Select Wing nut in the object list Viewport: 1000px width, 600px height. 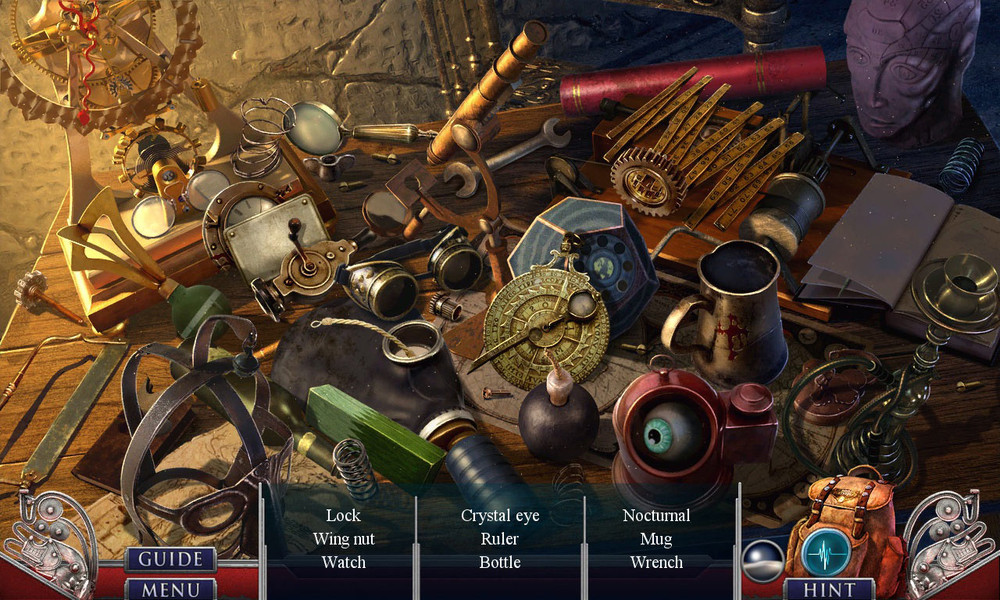coord(343,539)
